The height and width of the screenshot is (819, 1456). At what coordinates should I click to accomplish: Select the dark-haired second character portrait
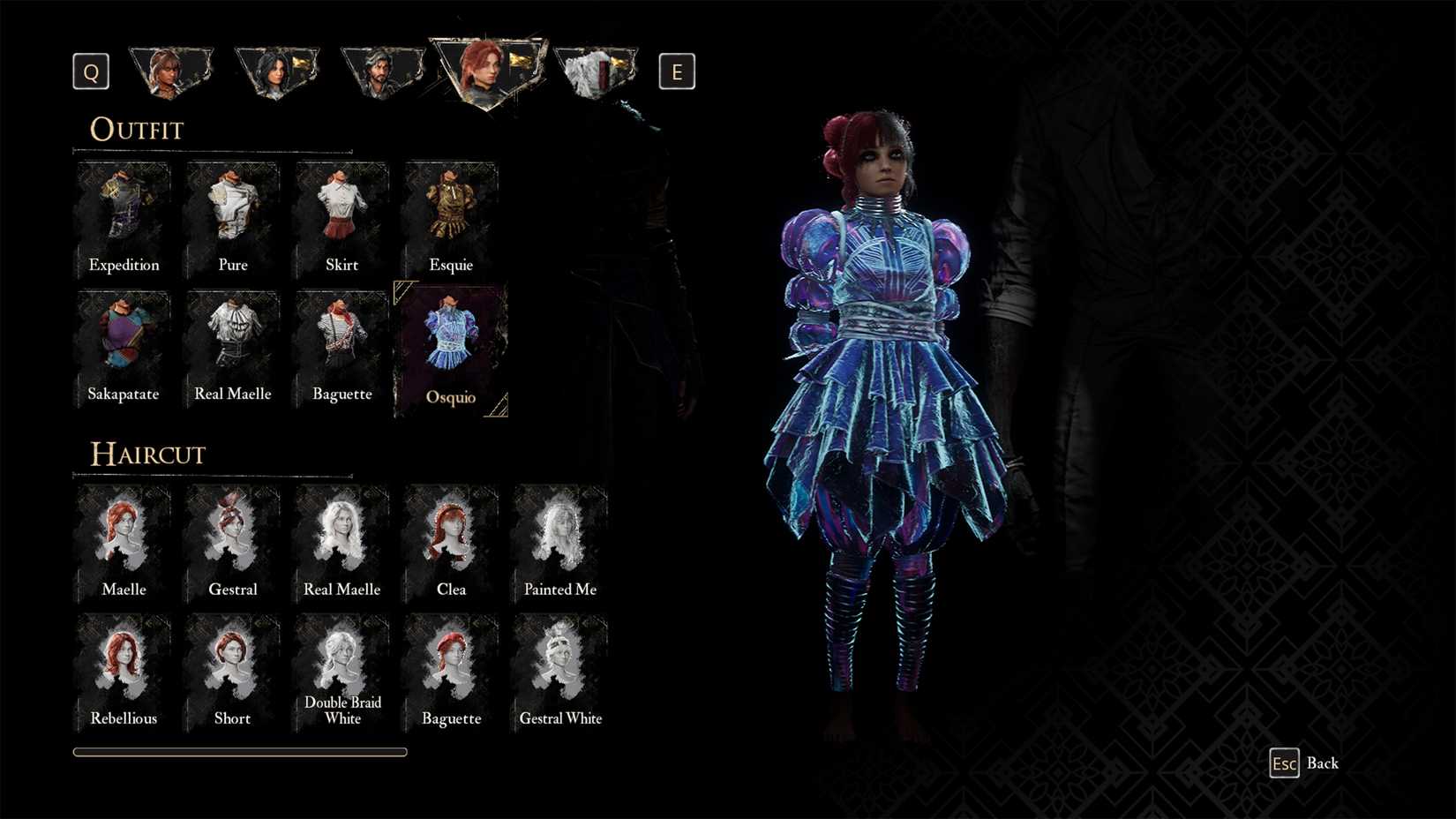277,71
